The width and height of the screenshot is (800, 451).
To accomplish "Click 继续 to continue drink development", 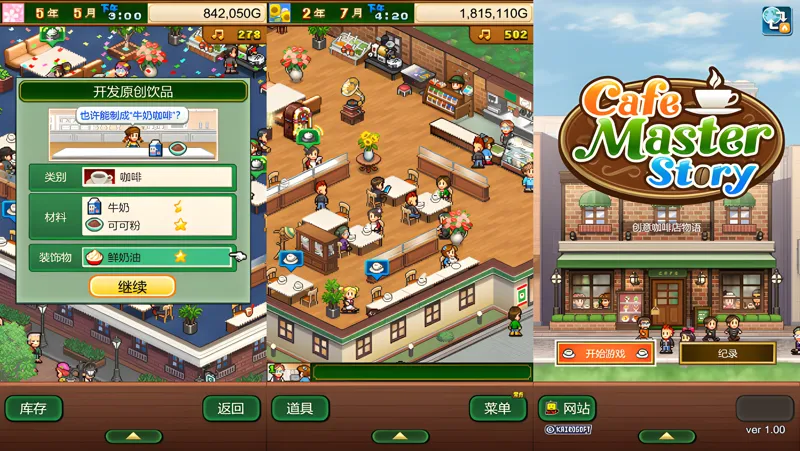I will (132, 286).
